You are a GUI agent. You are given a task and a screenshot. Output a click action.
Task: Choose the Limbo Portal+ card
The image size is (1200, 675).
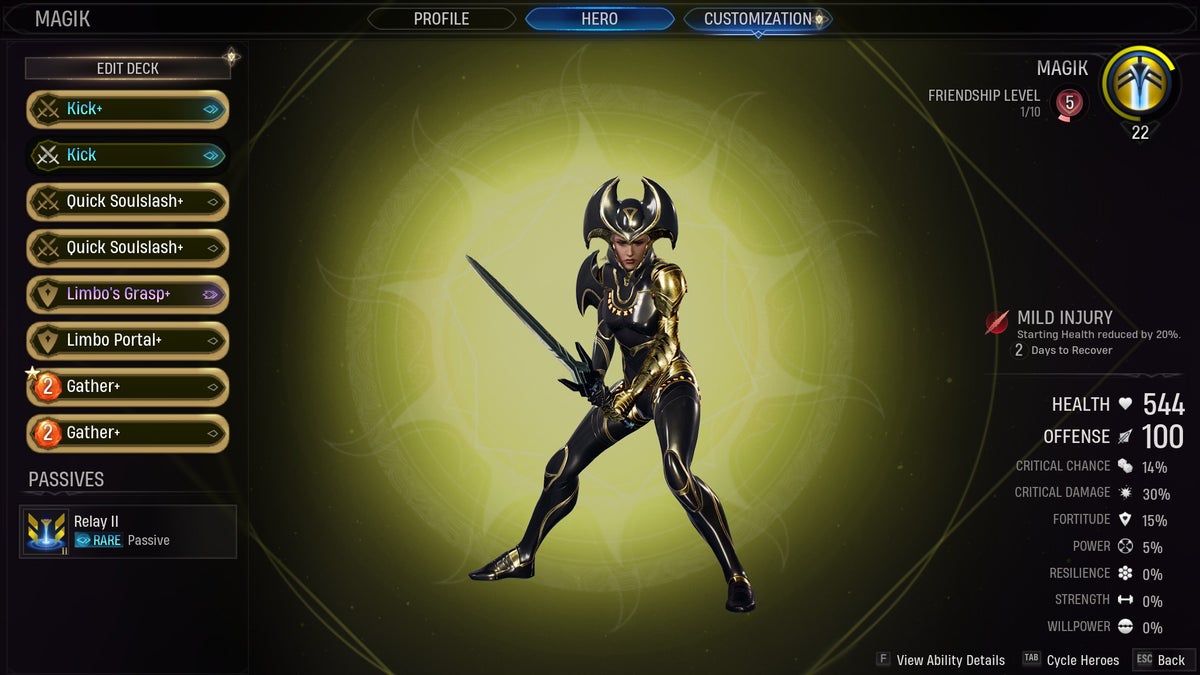point(127,340)
